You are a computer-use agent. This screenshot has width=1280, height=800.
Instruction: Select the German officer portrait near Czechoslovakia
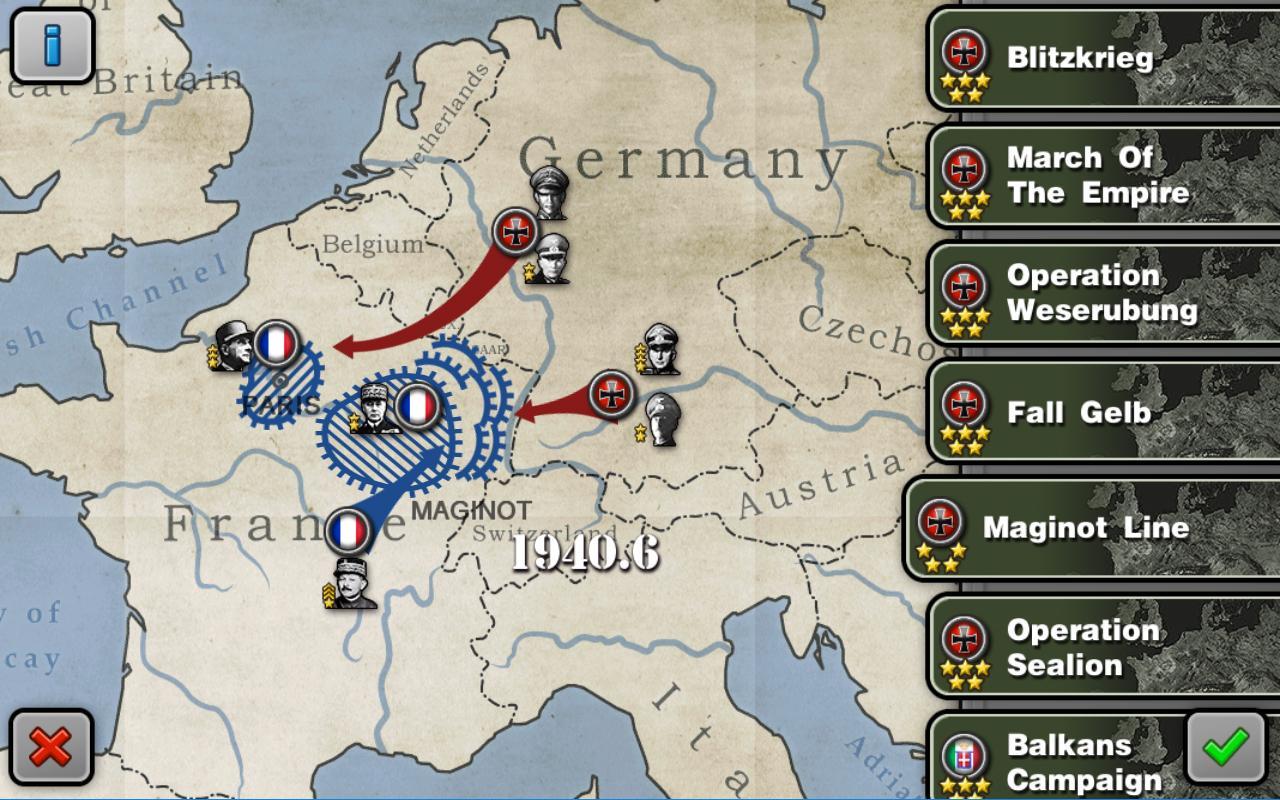click(660, 347)
